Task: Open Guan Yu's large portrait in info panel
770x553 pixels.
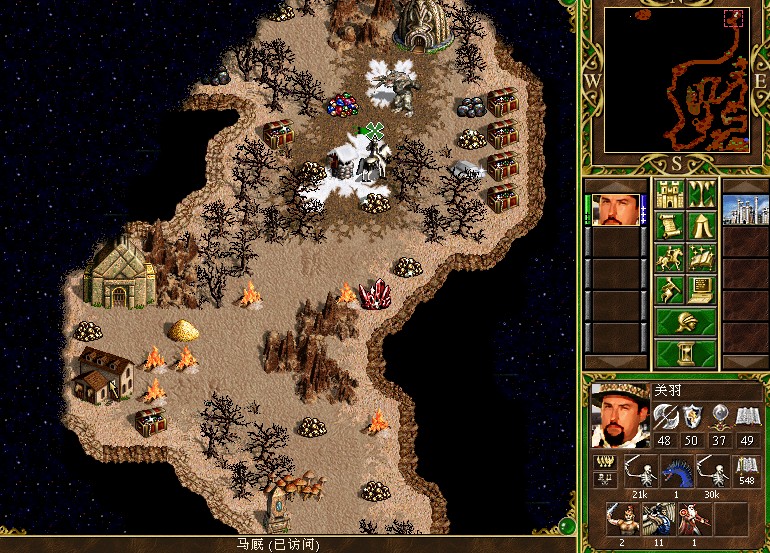Action: [x=617, y=414]
